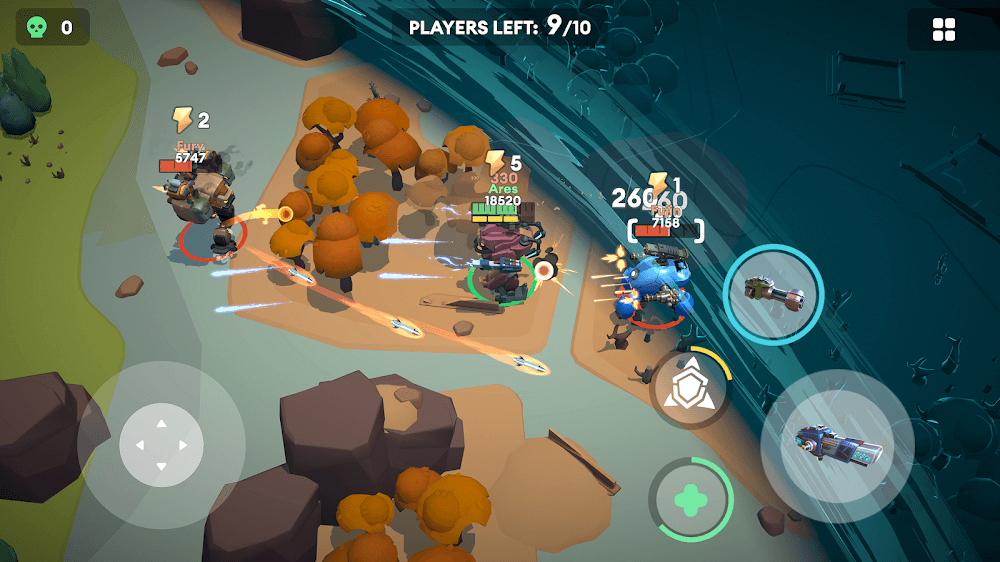Fire the primary blue cannon weapon
Viewport: 1000px width, 562px height.
(x=837, y=445)
